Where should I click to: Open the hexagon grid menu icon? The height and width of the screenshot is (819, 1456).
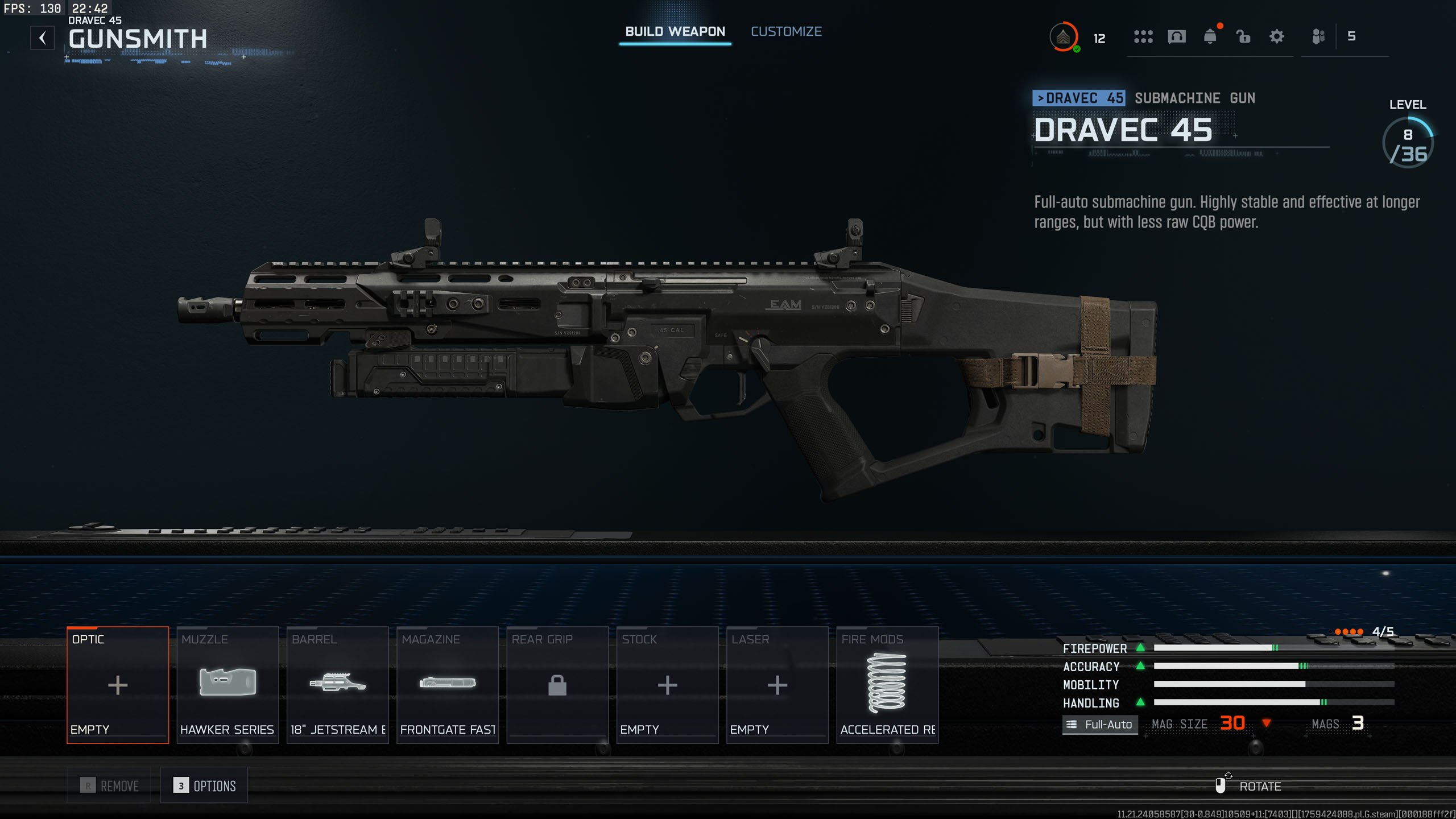pyautogui.click(x=1143, y=37)
